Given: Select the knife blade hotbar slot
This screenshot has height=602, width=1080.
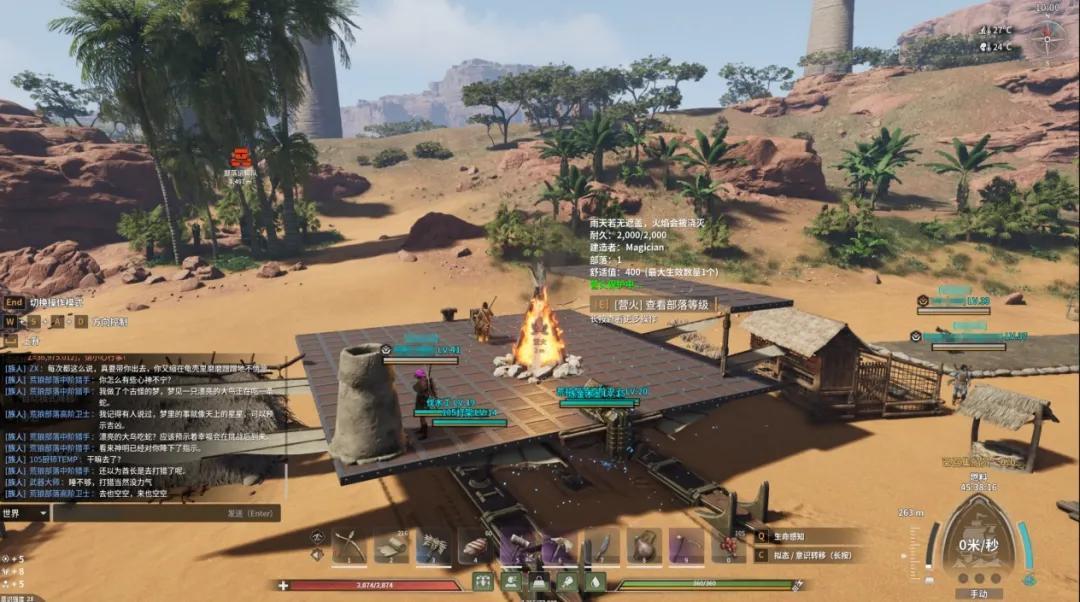Looking at the screenshot, I should 601,546.
